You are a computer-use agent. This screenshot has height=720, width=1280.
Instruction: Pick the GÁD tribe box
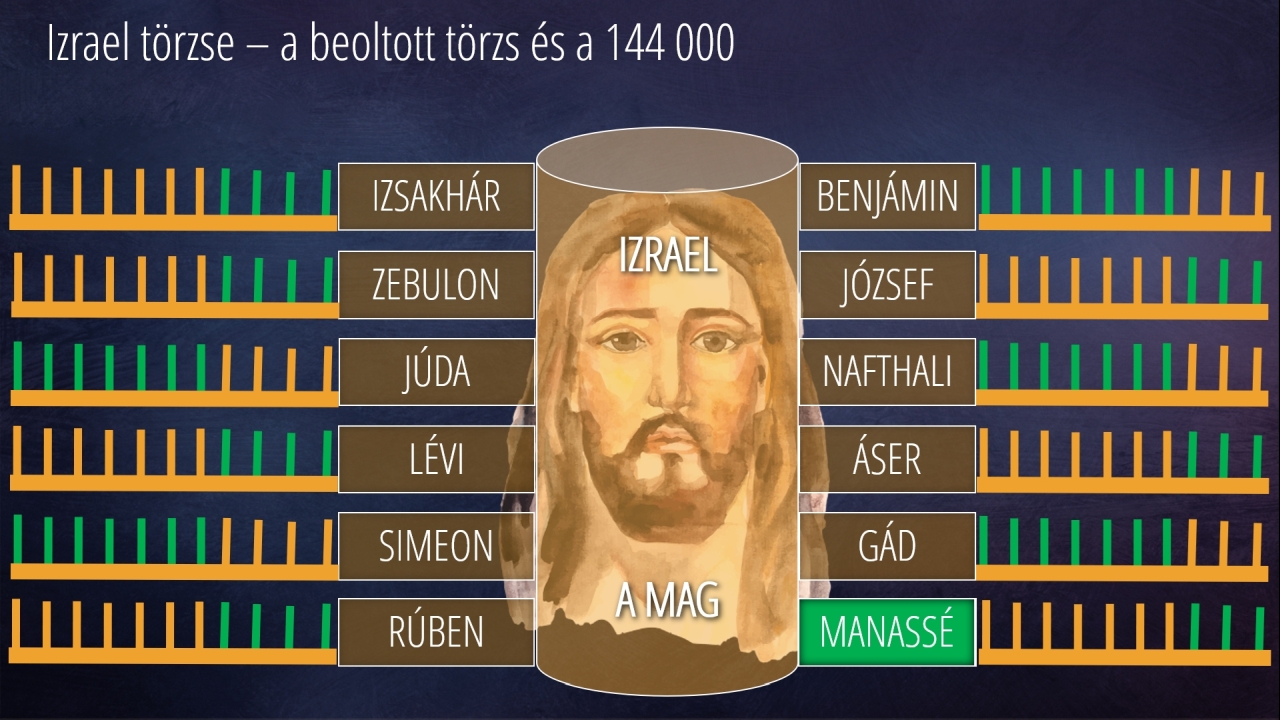pyautogui.click(x=887, y=546)
